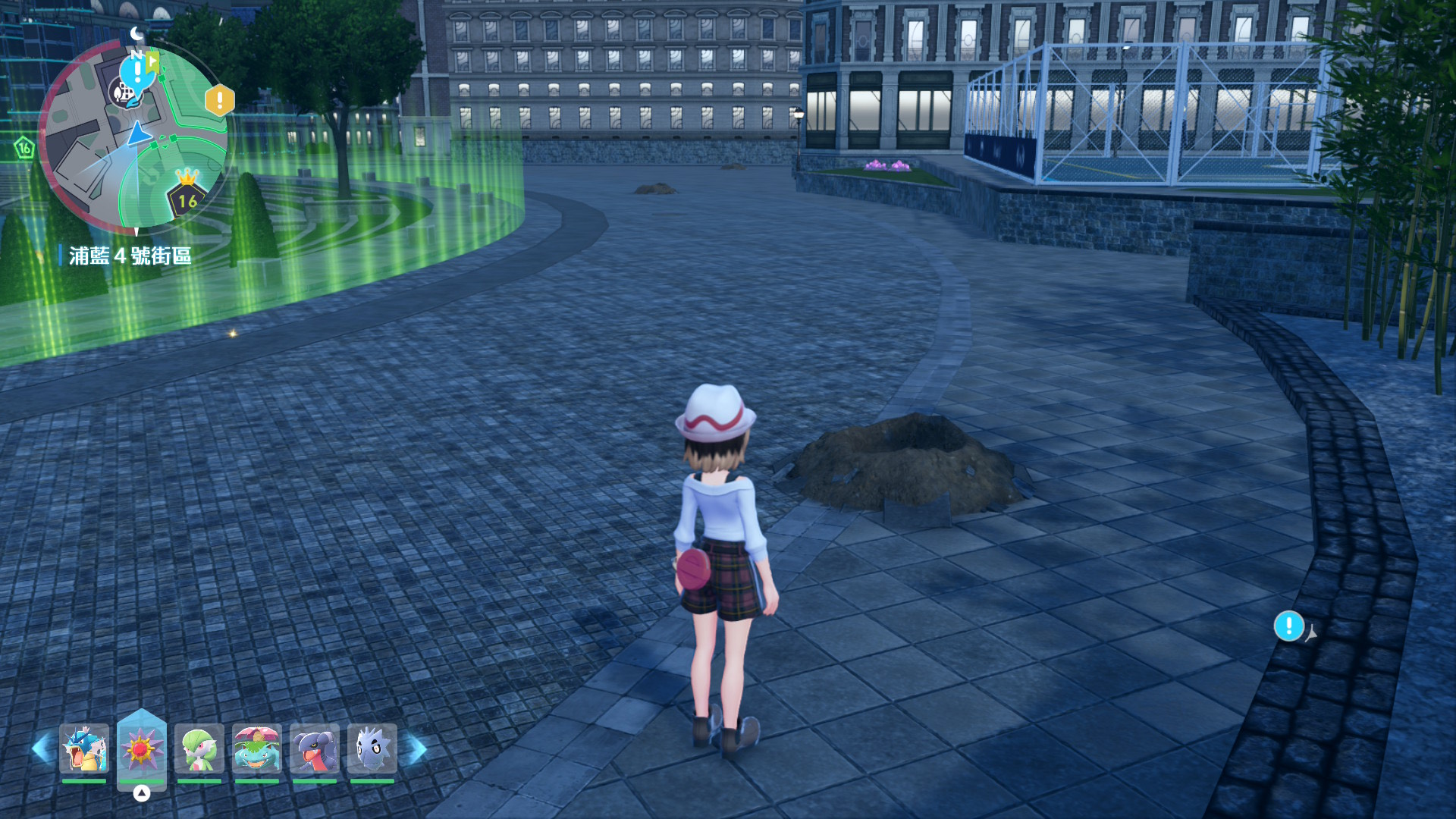1456x819 pixels.
Task: Switch to Gardevoir in the party
Action: pyautogui.click(x=199, y=748)
